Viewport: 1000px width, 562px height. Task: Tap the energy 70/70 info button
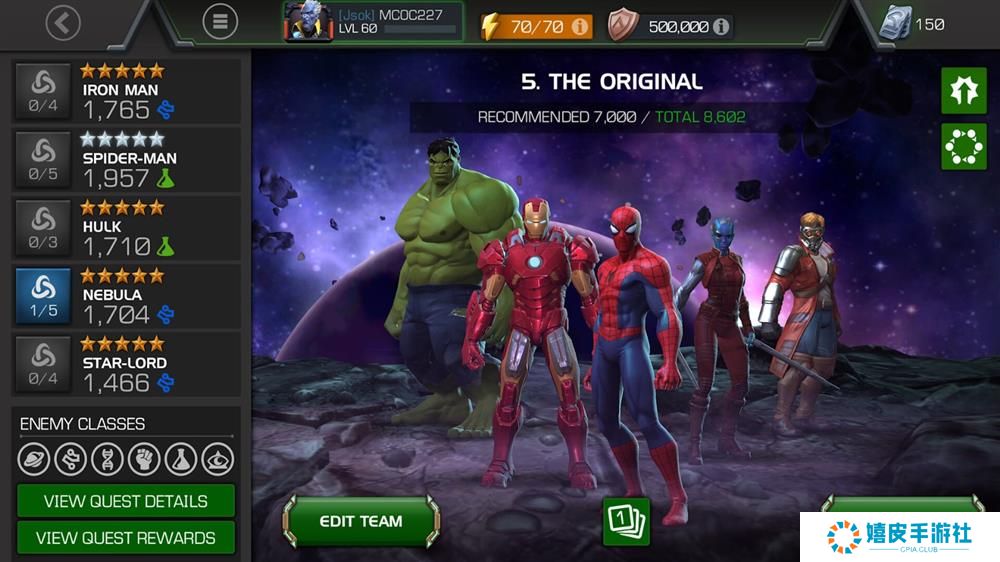pos(580,27)
